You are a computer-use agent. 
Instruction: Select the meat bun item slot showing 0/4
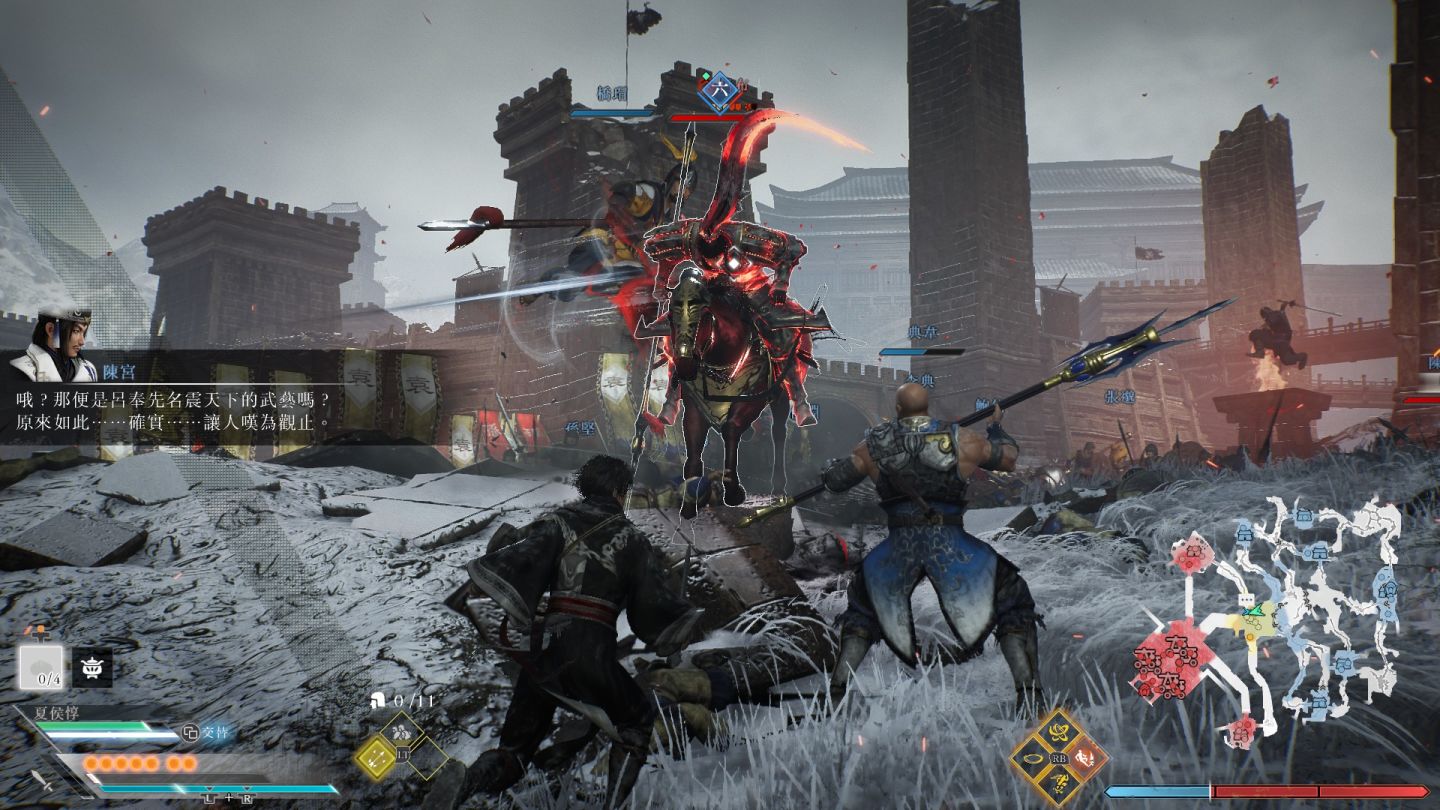[x=41, y=667]
